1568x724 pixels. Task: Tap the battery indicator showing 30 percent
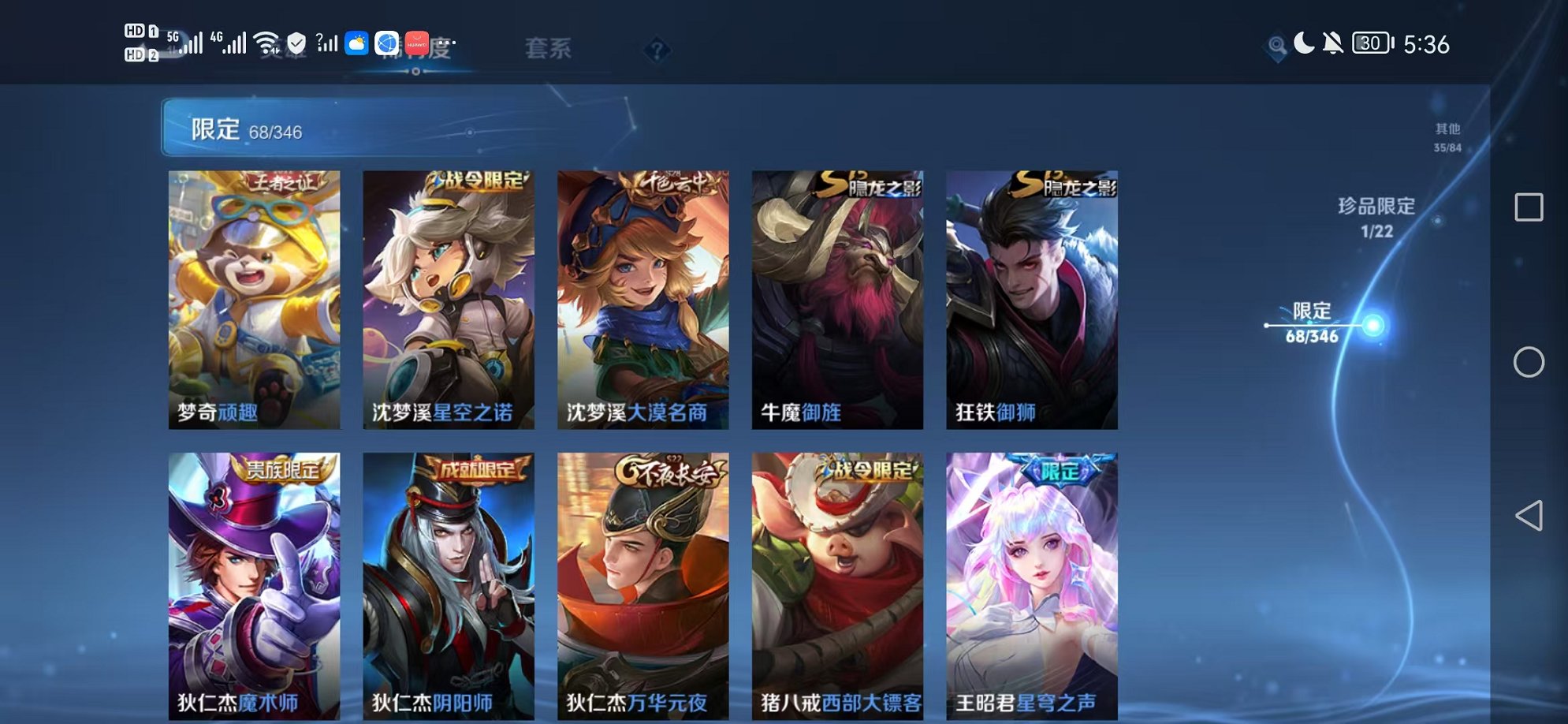pyautogui.click(x=1370, y=43)
